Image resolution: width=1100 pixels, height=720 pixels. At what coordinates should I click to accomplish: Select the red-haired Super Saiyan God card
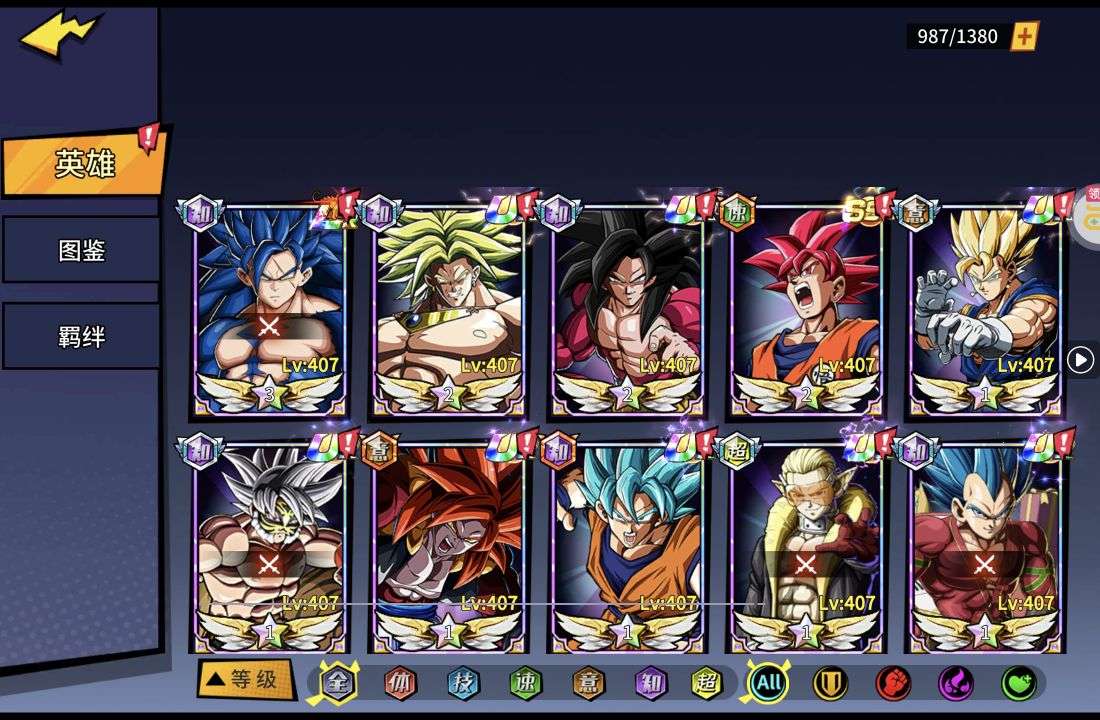pos(806,310)
